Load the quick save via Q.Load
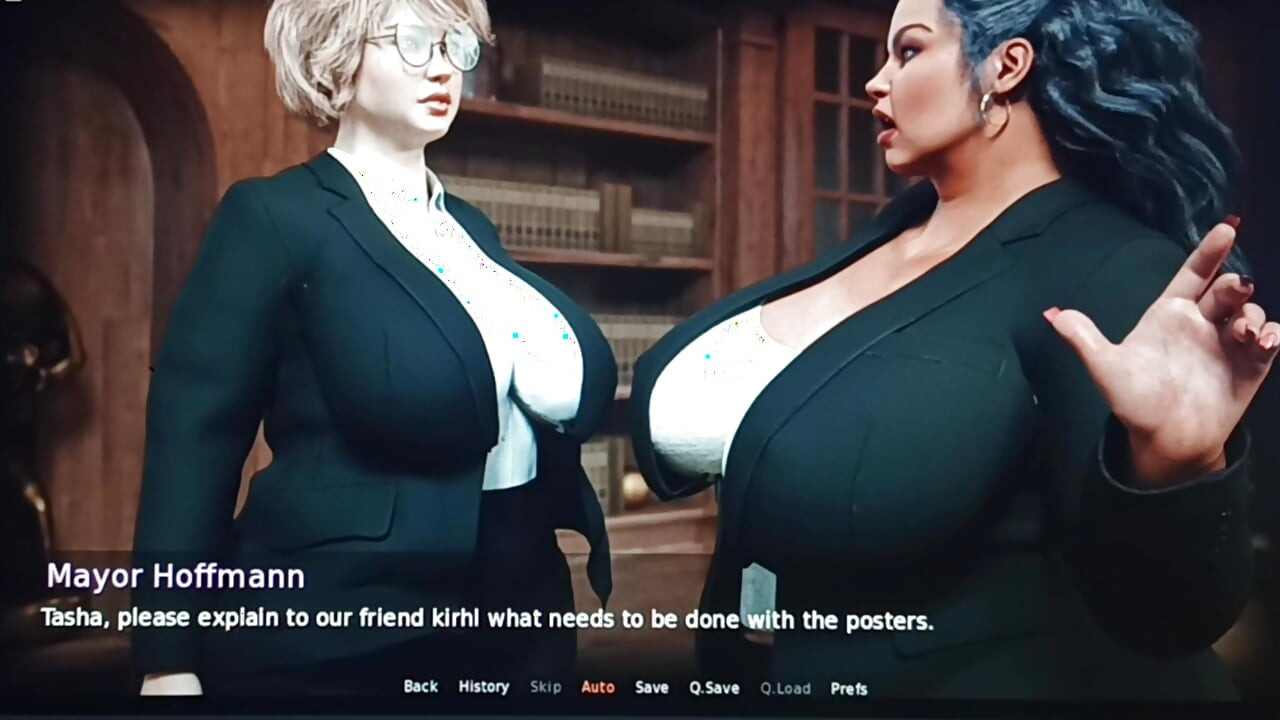The height and width of the screenshot is (720, 1280). (786, 687)
